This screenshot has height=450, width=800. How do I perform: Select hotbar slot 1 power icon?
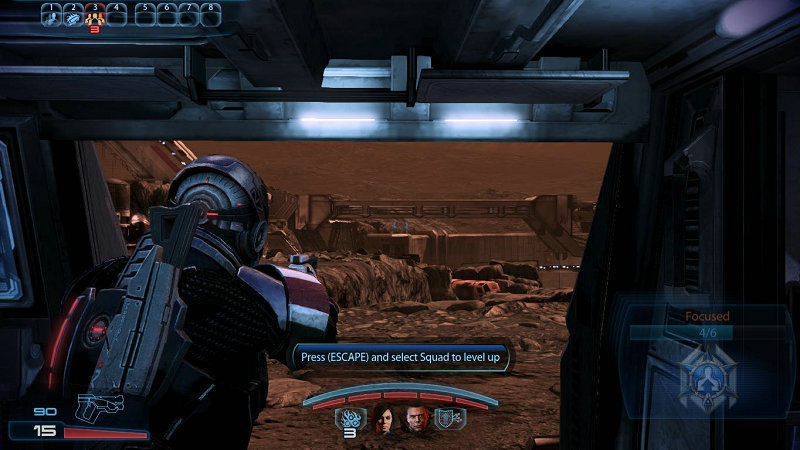coord(49,17)
